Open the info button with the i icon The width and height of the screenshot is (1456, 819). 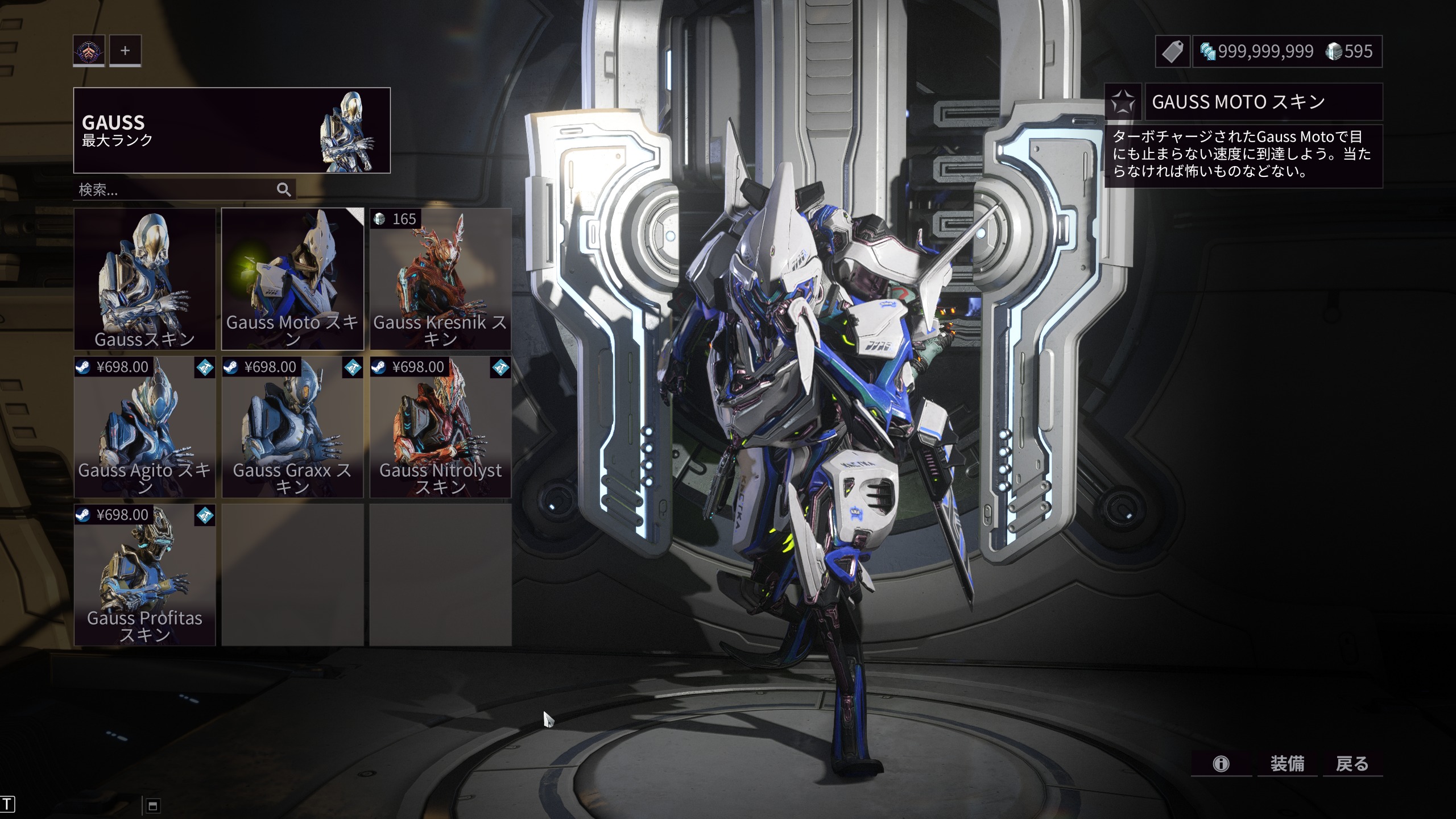tap(1221, 763)
